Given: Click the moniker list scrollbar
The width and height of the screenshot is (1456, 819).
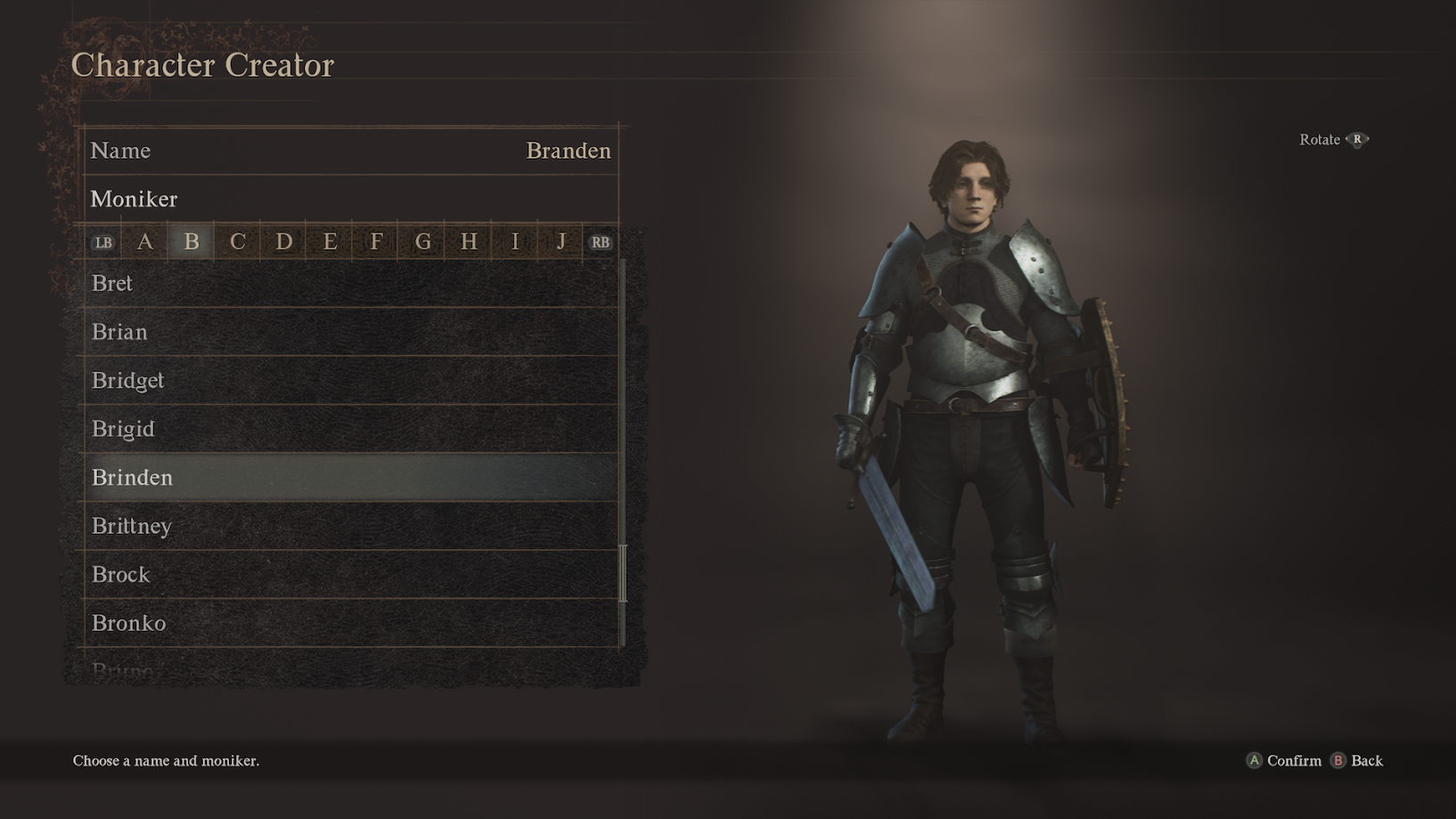Looking at the screenshot, I should tap(623, 573).
